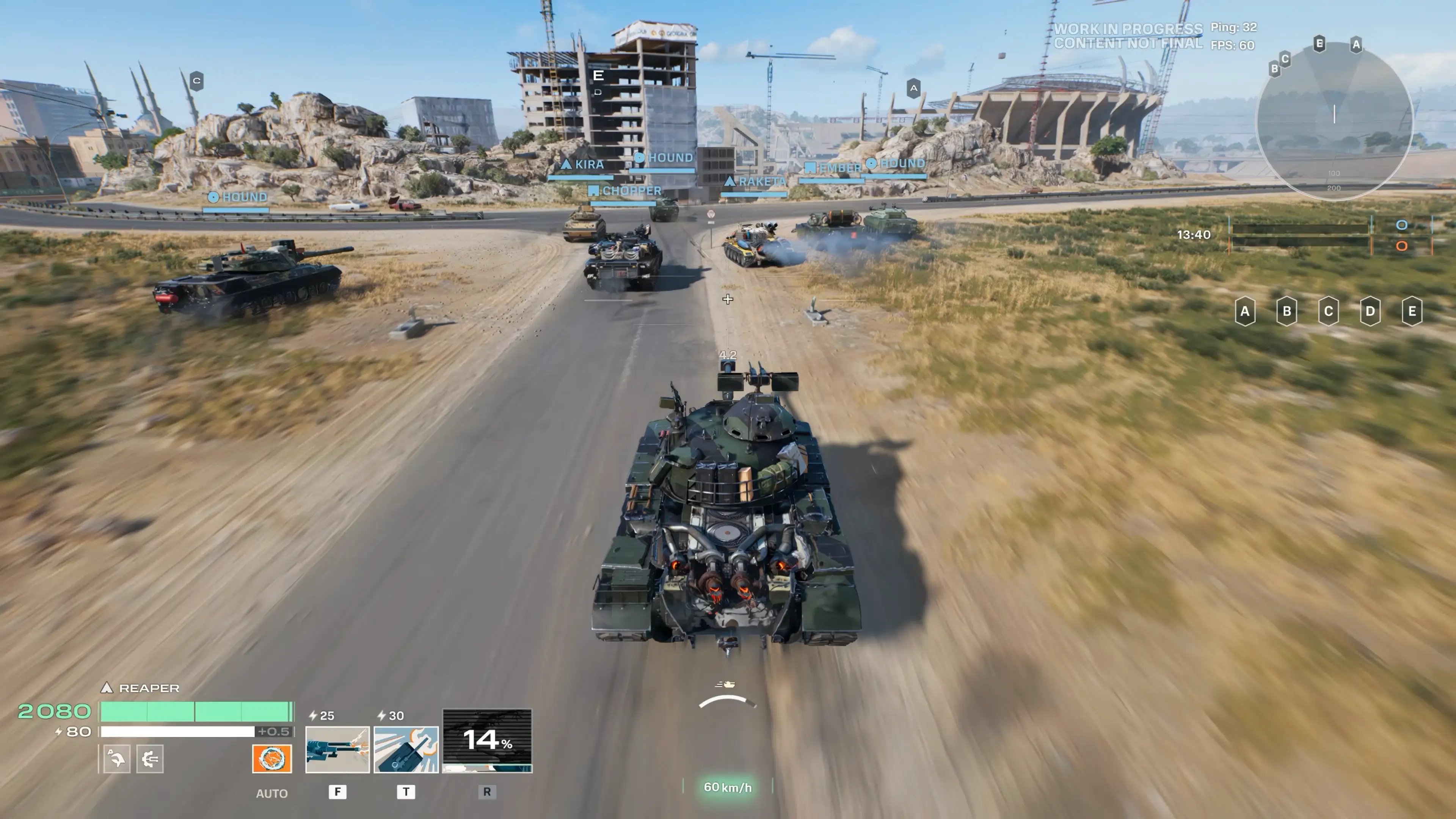Click the E marker on the minimap rim
1456x819 pixels.
pos(1319,44)
